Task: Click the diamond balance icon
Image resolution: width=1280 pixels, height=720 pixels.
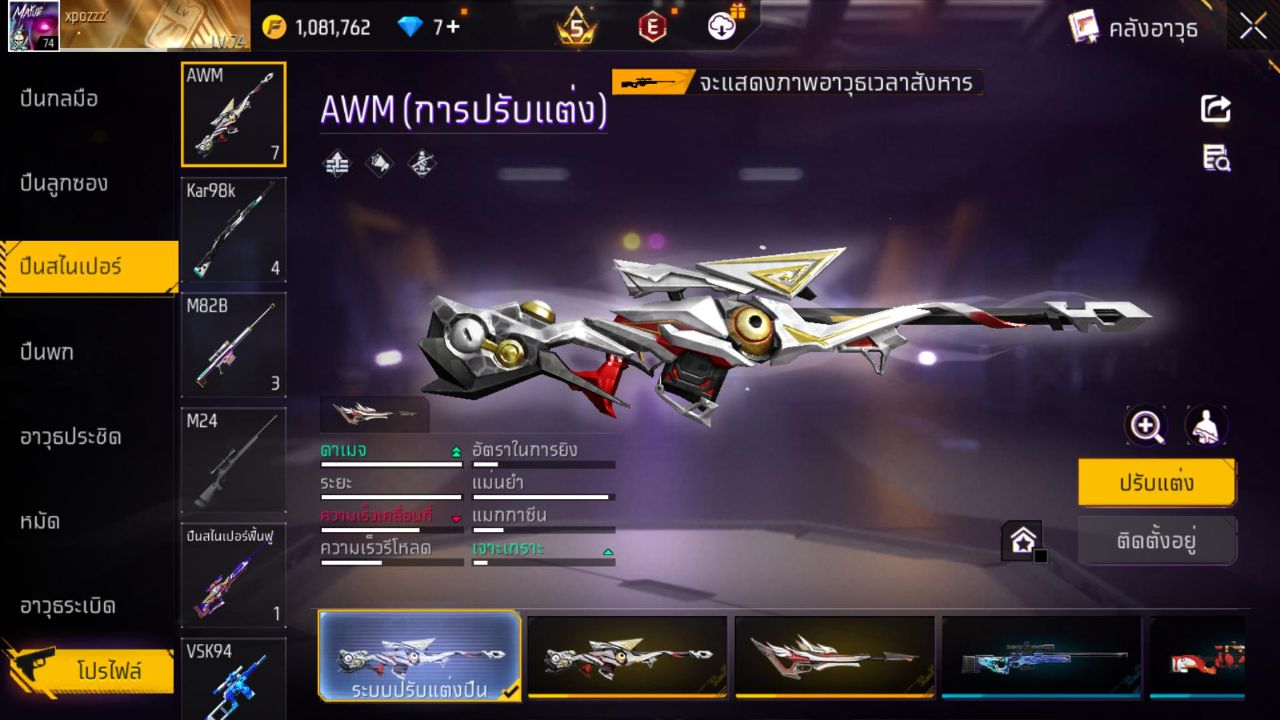Action: point(410,27)
